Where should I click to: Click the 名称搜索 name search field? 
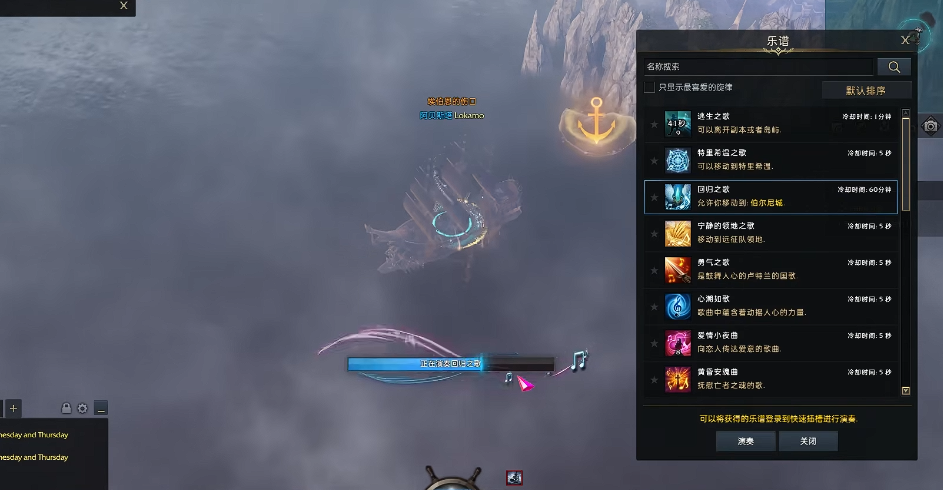coord(758,67)
